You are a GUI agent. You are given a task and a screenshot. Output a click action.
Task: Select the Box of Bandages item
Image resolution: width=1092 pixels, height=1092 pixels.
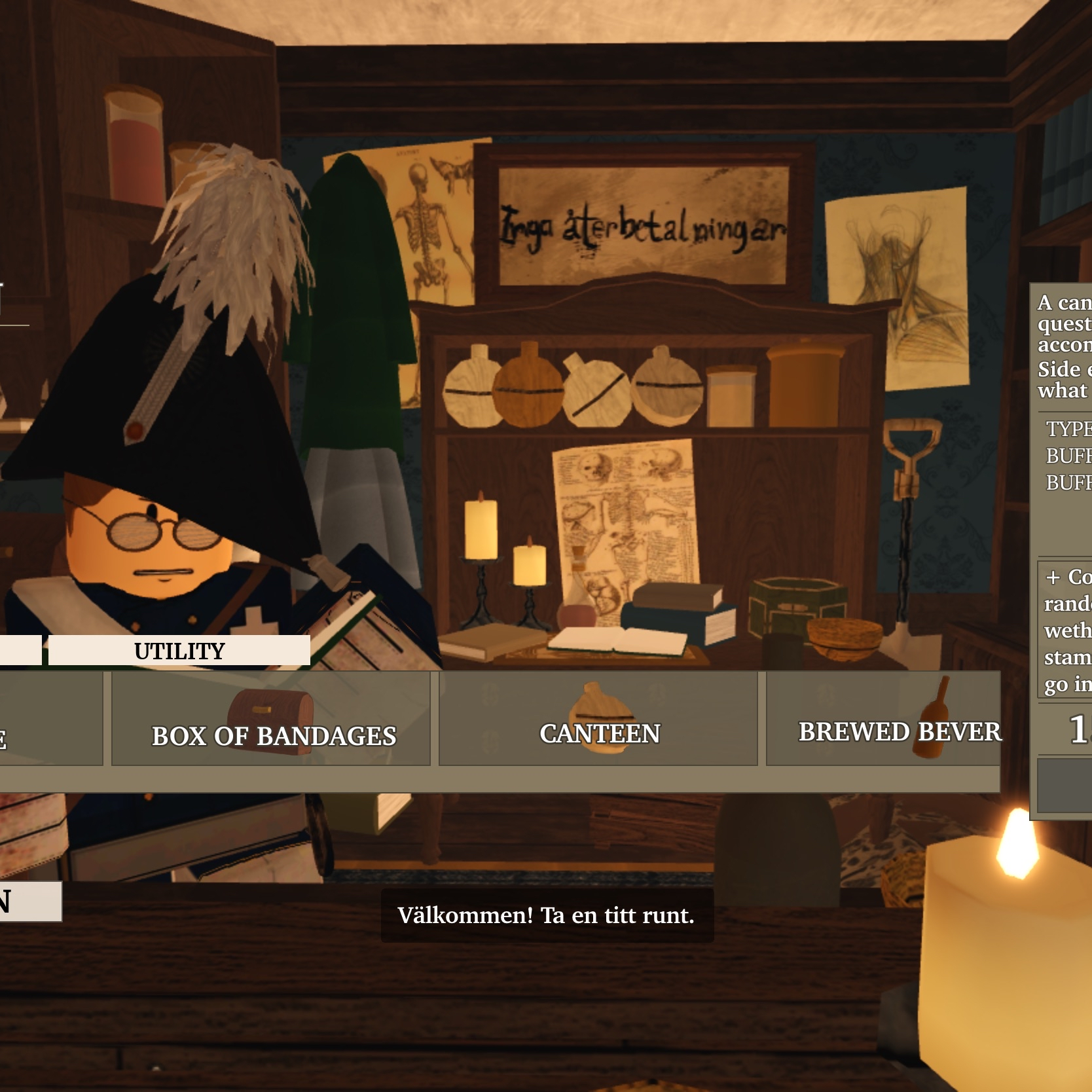[x=271, y=719]
